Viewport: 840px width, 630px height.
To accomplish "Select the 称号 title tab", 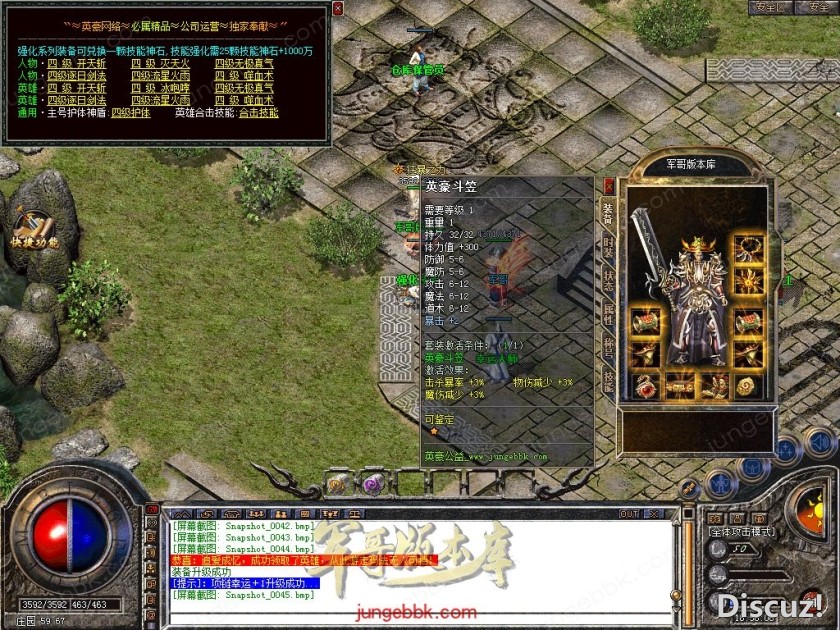I will tap(608, 347).
